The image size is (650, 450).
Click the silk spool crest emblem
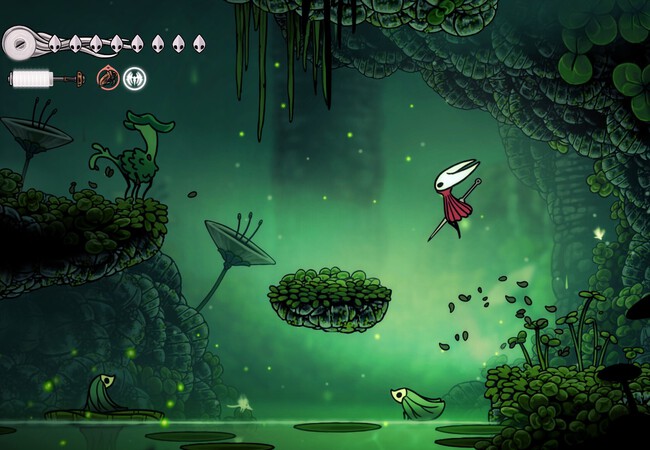pos(20,43)
